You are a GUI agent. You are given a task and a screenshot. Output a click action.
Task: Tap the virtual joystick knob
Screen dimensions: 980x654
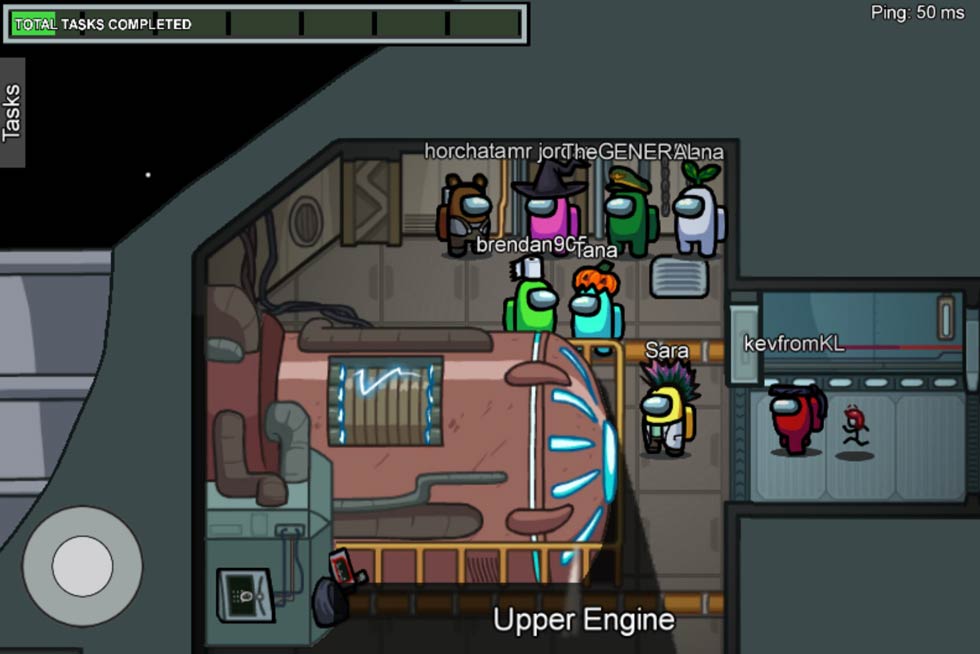pyautogui.click(x=82, y=566)
